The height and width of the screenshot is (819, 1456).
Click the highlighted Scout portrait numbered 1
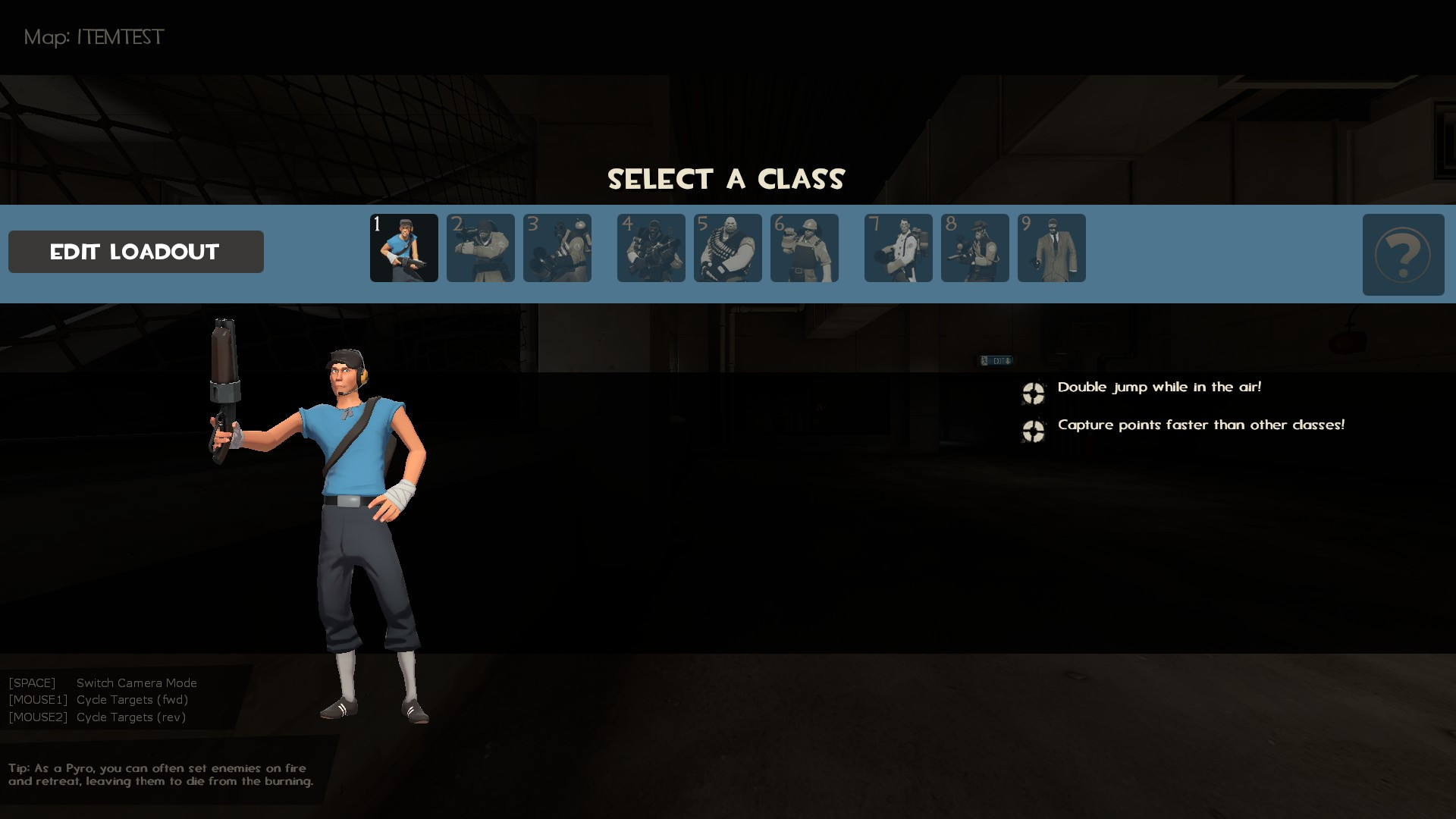[403, 248]
